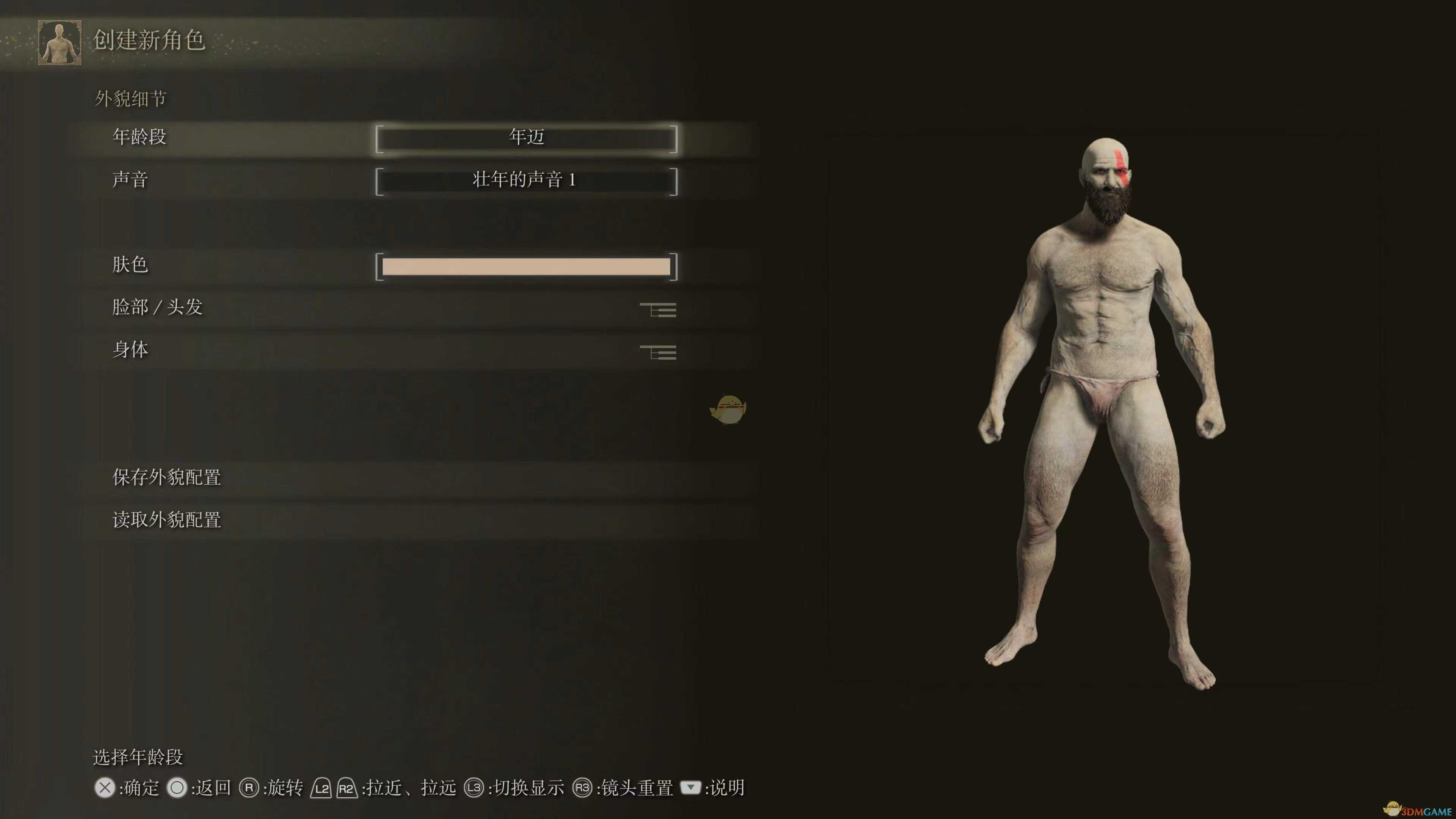1456x819 pixels.
Task: Expand the 脸部／头发 options entry
Action: pos(158,307)
